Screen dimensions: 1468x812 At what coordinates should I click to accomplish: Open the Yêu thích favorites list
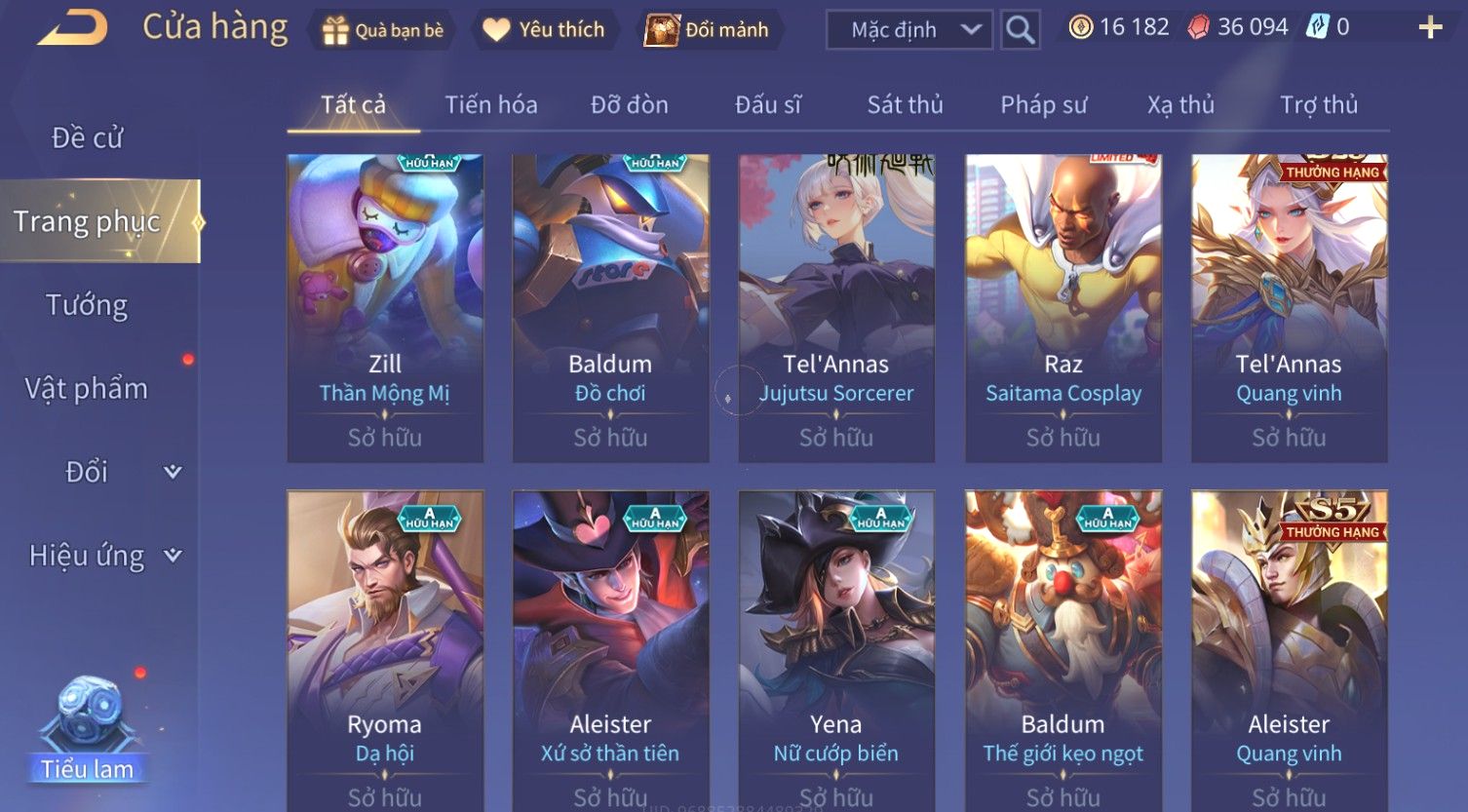[x=544, y=30]
